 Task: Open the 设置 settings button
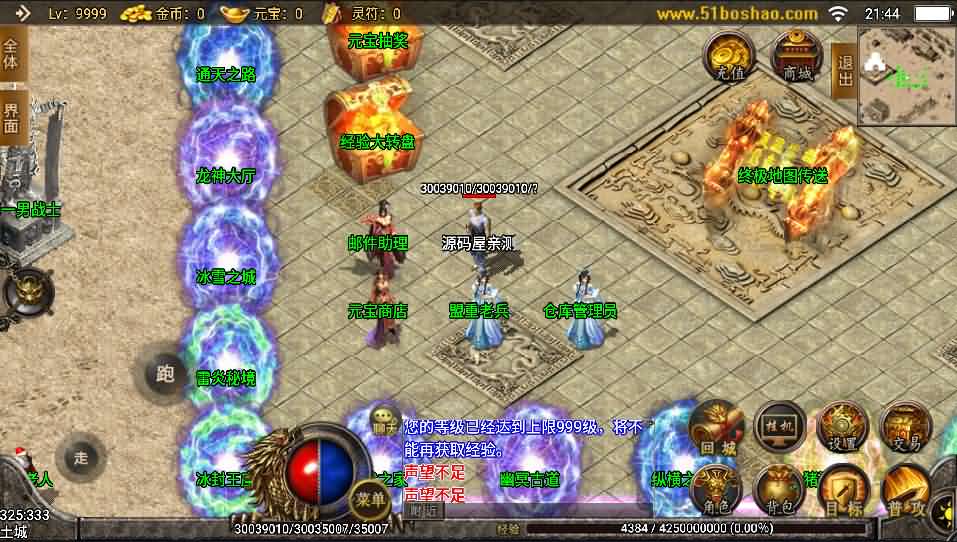[842, 428]
